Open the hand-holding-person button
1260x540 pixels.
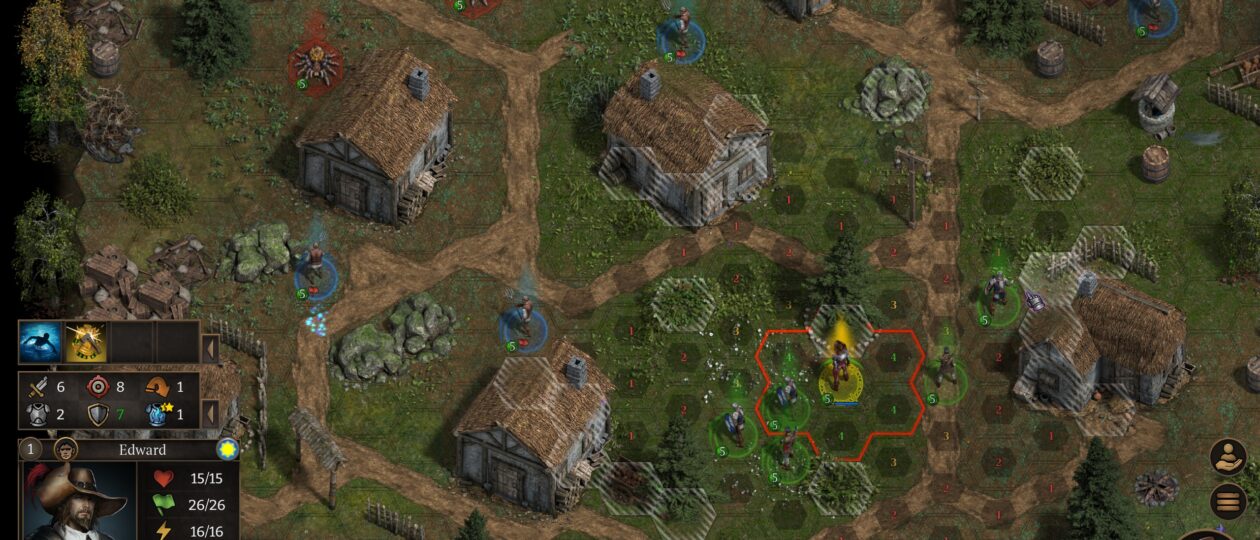[1227, 456]
